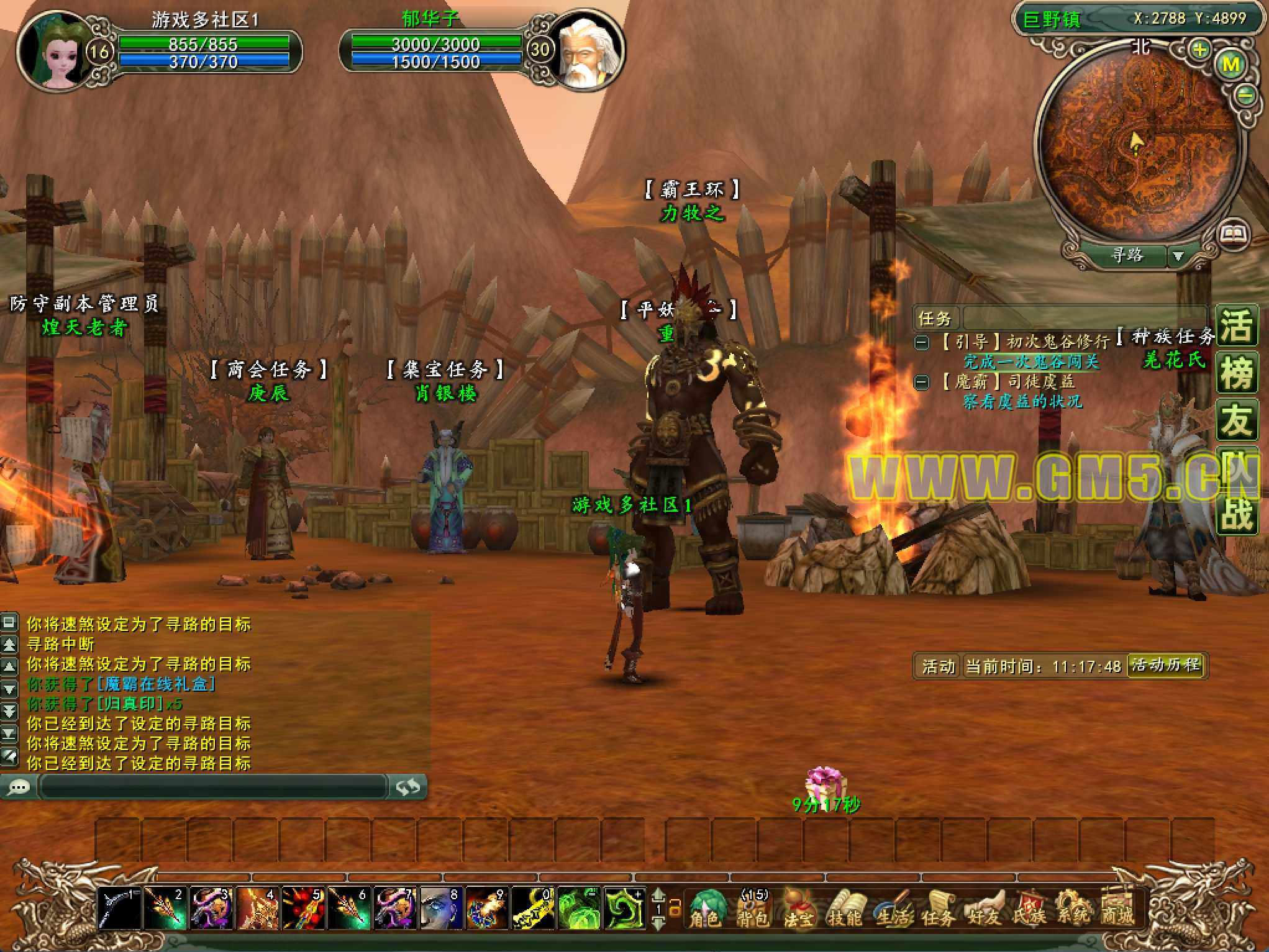Open the 系统 system menu
This screenshot has height=952, width=1269.
click(x=1073, y=908)
